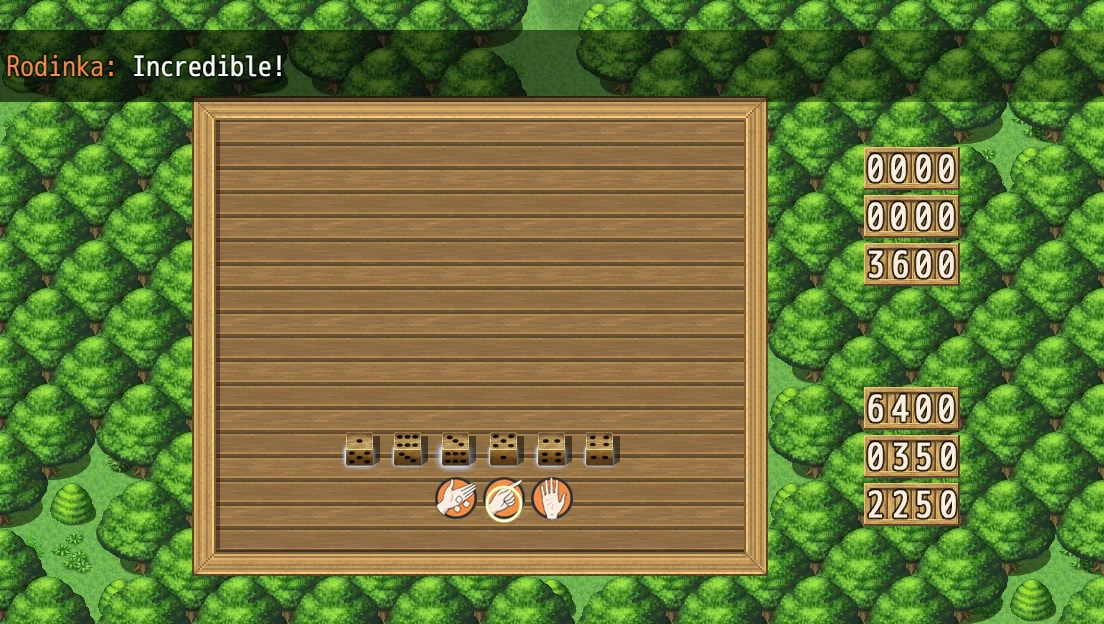Choose the die with four pips on top
This screenshot has height=624, width=1104.
pyautogui.click(x=599, y=449)
